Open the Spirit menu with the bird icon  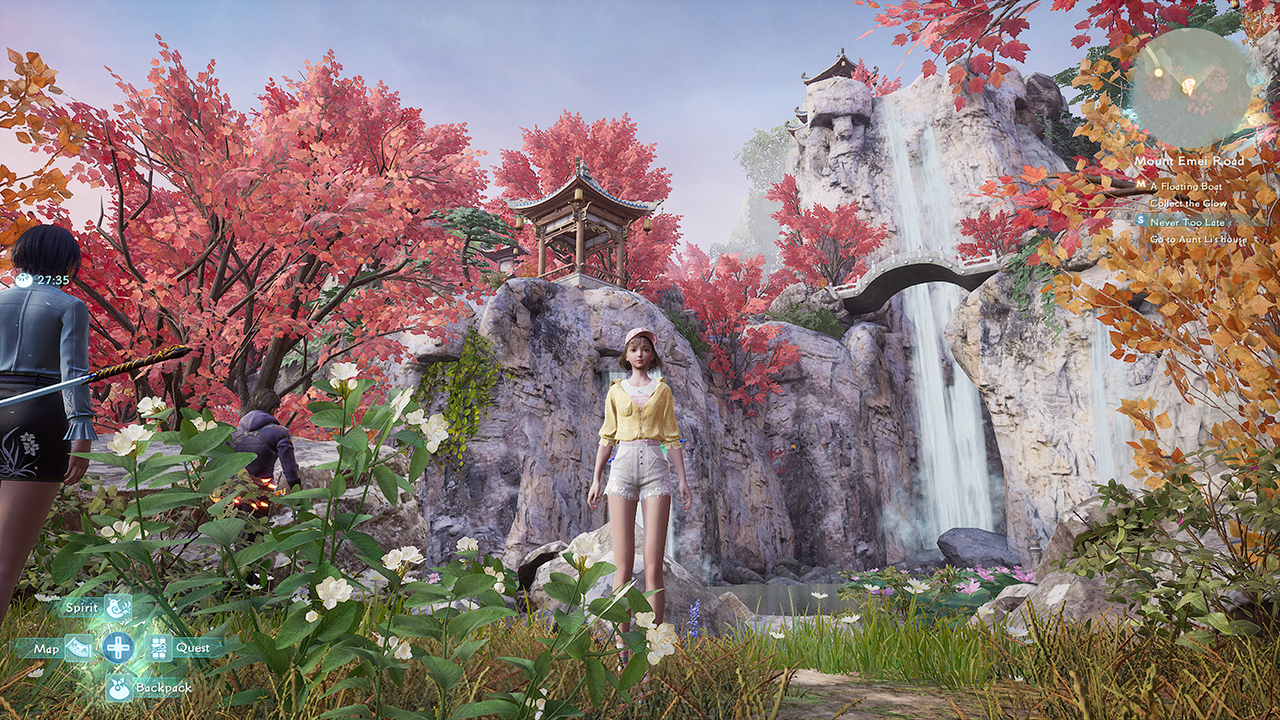click(118, 607)
